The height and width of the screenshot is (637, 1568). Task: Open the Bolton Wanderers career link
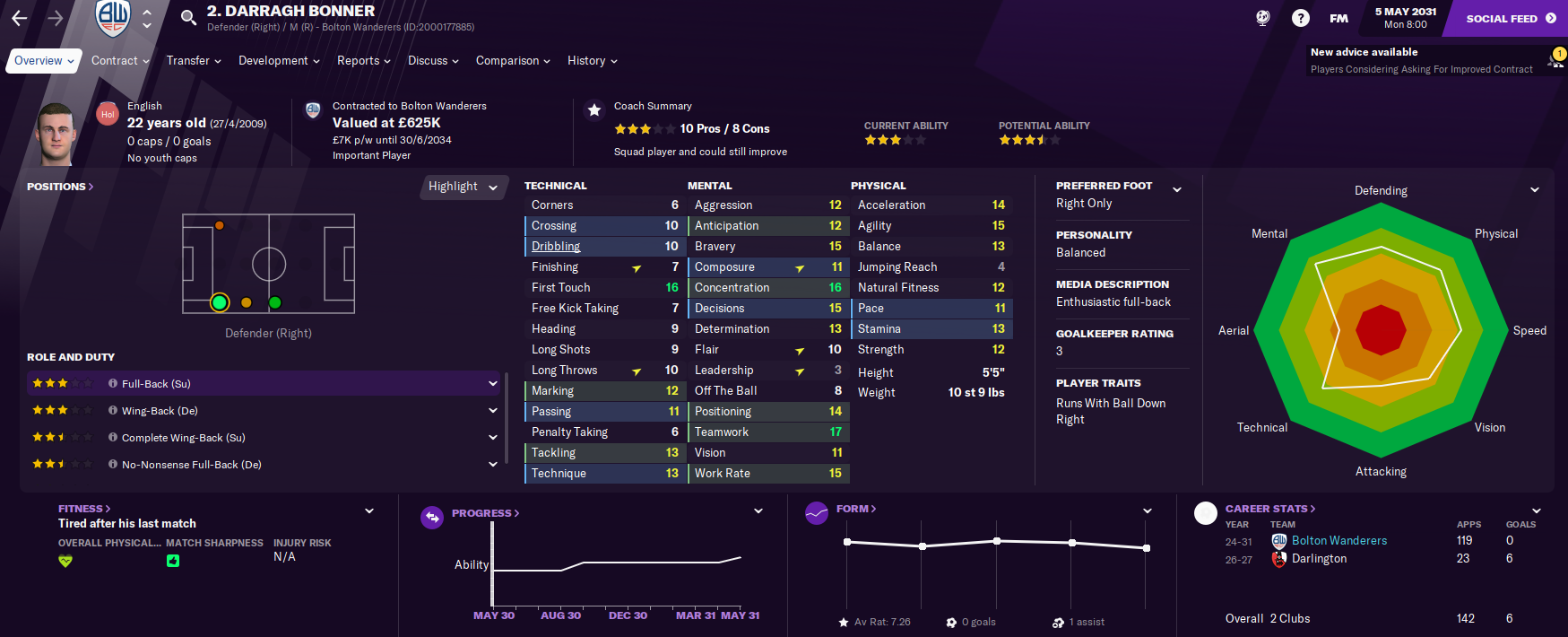pos(1338,541)
